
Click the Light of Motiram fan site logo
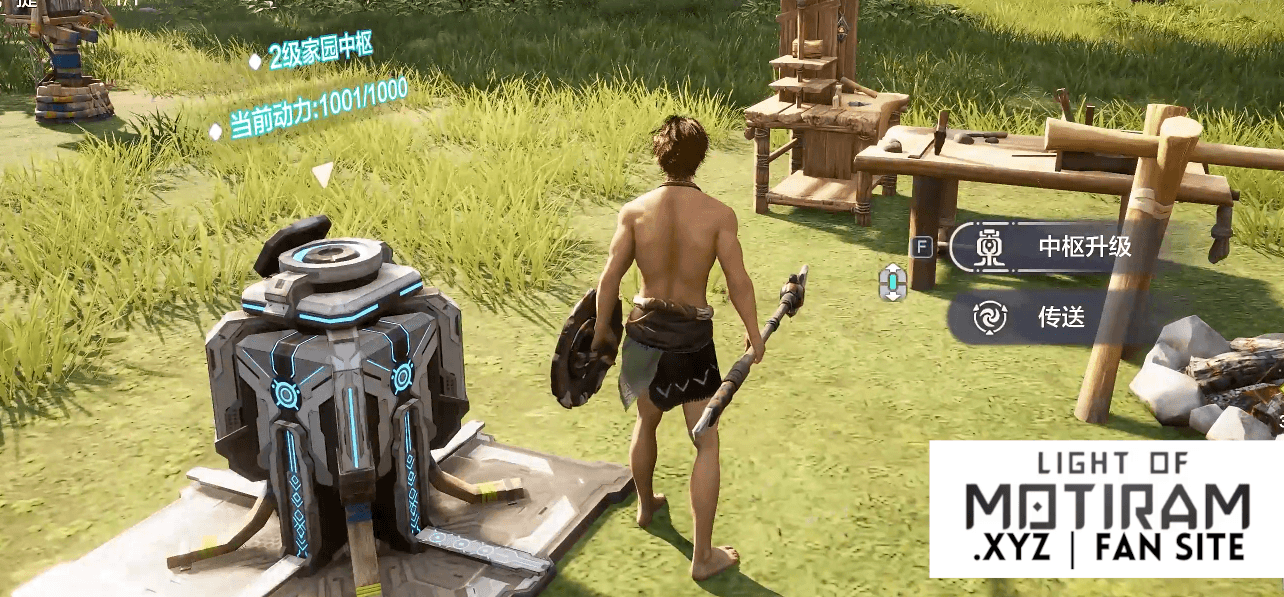[1106, 509]
